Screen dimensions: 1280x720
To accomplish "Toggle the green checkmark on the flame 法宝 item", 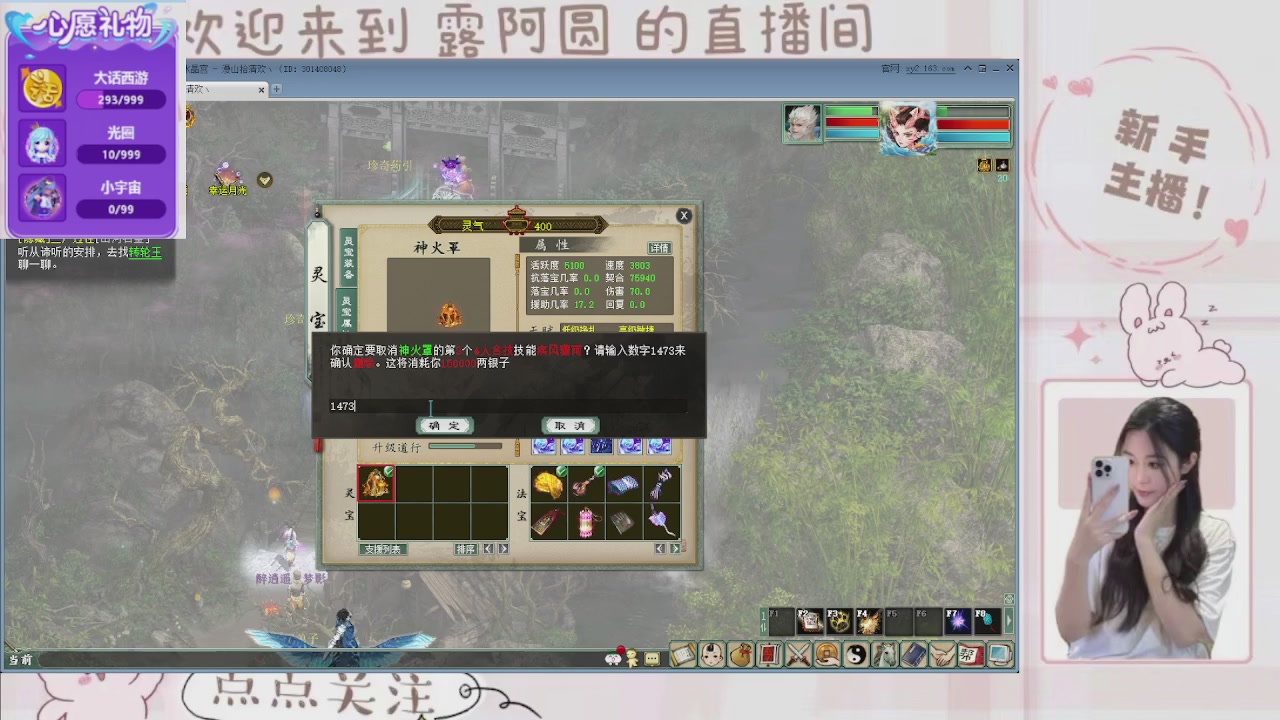I will click(x=560, y=470).
